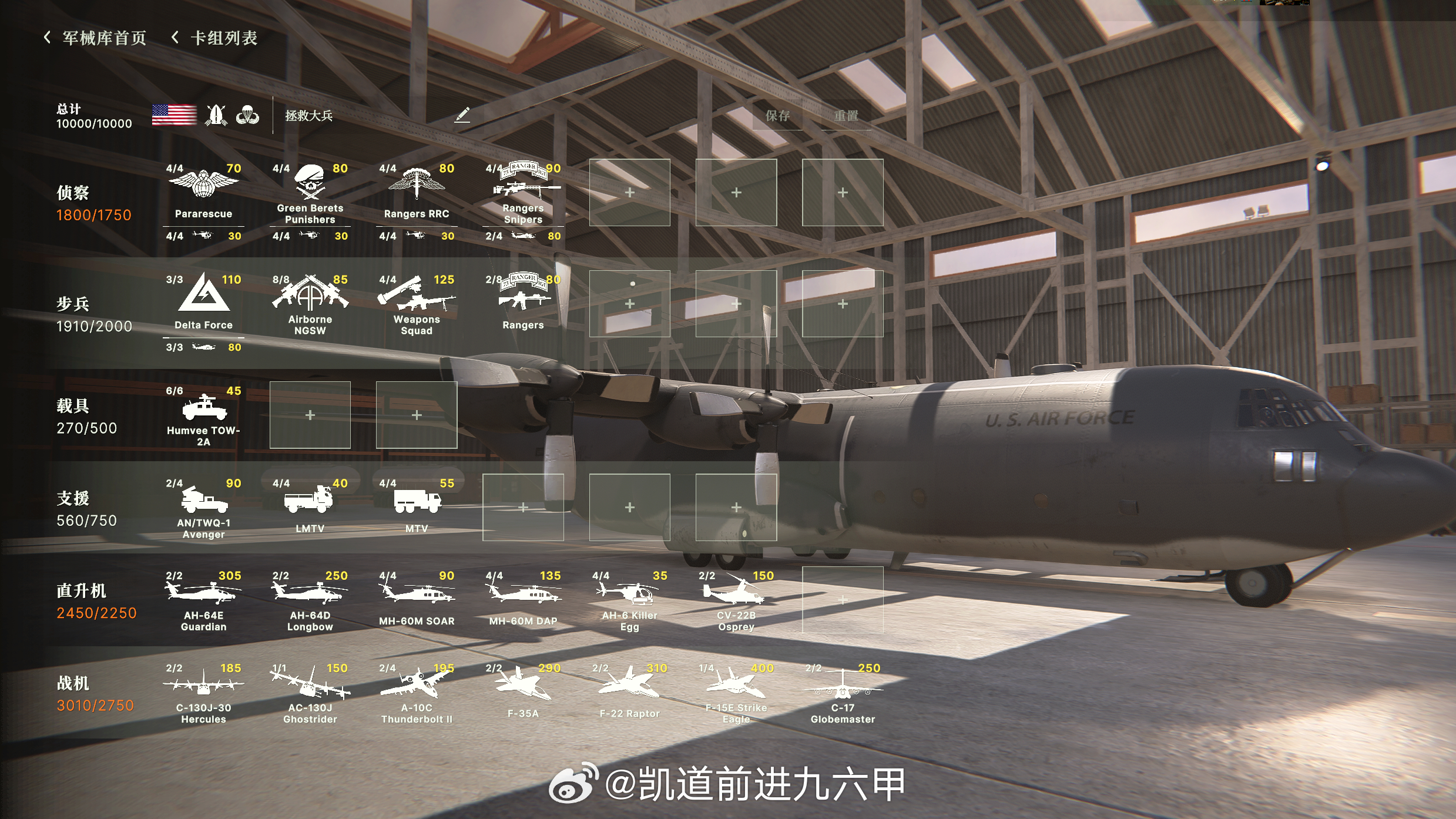Screen dimensions: 1456x819
Task: Click 重置 to reset the deck
Action: (x=846, y=116)
